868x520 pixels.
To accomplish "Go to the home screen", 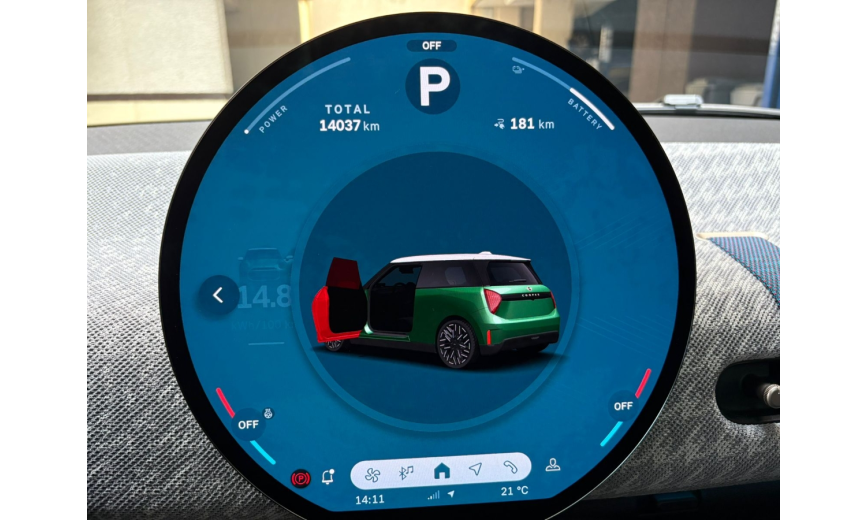I will (441, 470).
